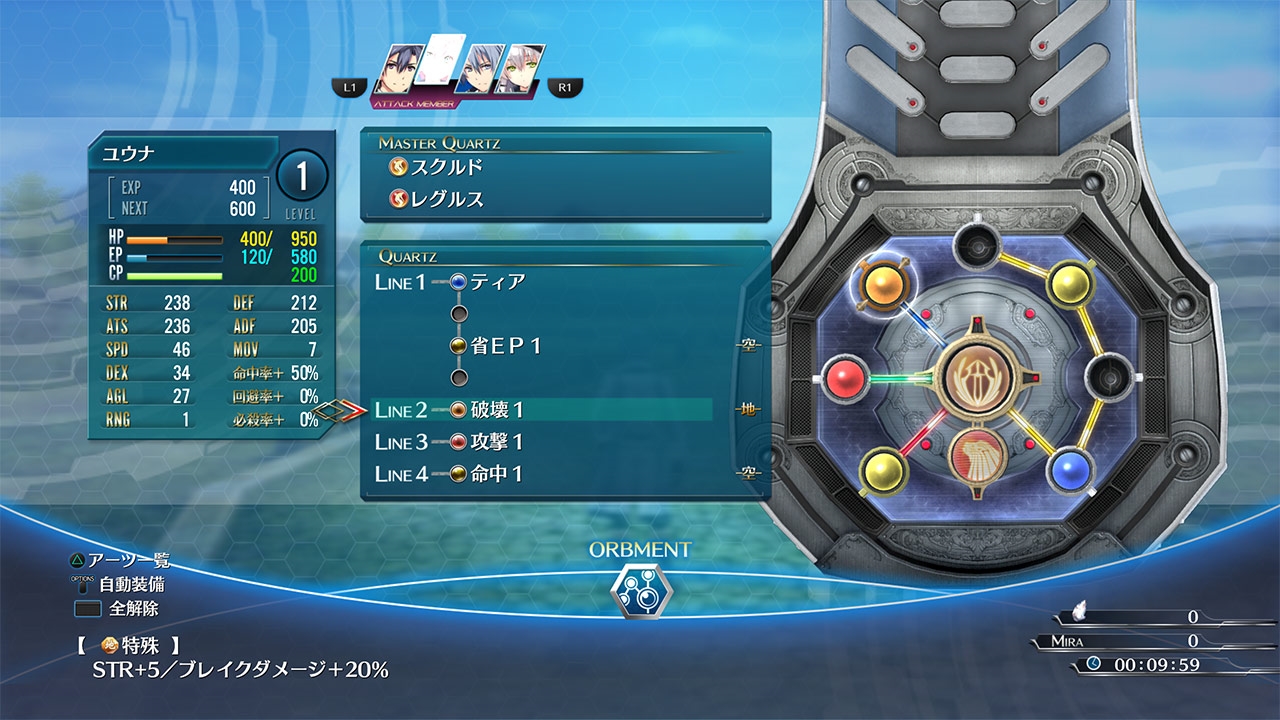Choose the 命中1 quartz on Line 4
Screen dimensions: 1280x720
(x=496, y=474)
